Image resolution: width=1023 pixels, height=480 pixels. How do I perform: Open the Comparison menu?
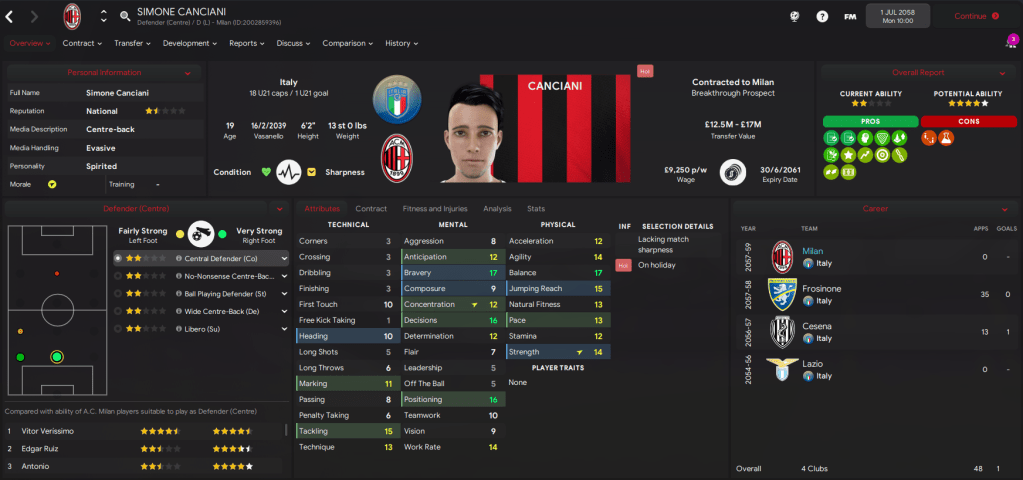tap(347, 43)
